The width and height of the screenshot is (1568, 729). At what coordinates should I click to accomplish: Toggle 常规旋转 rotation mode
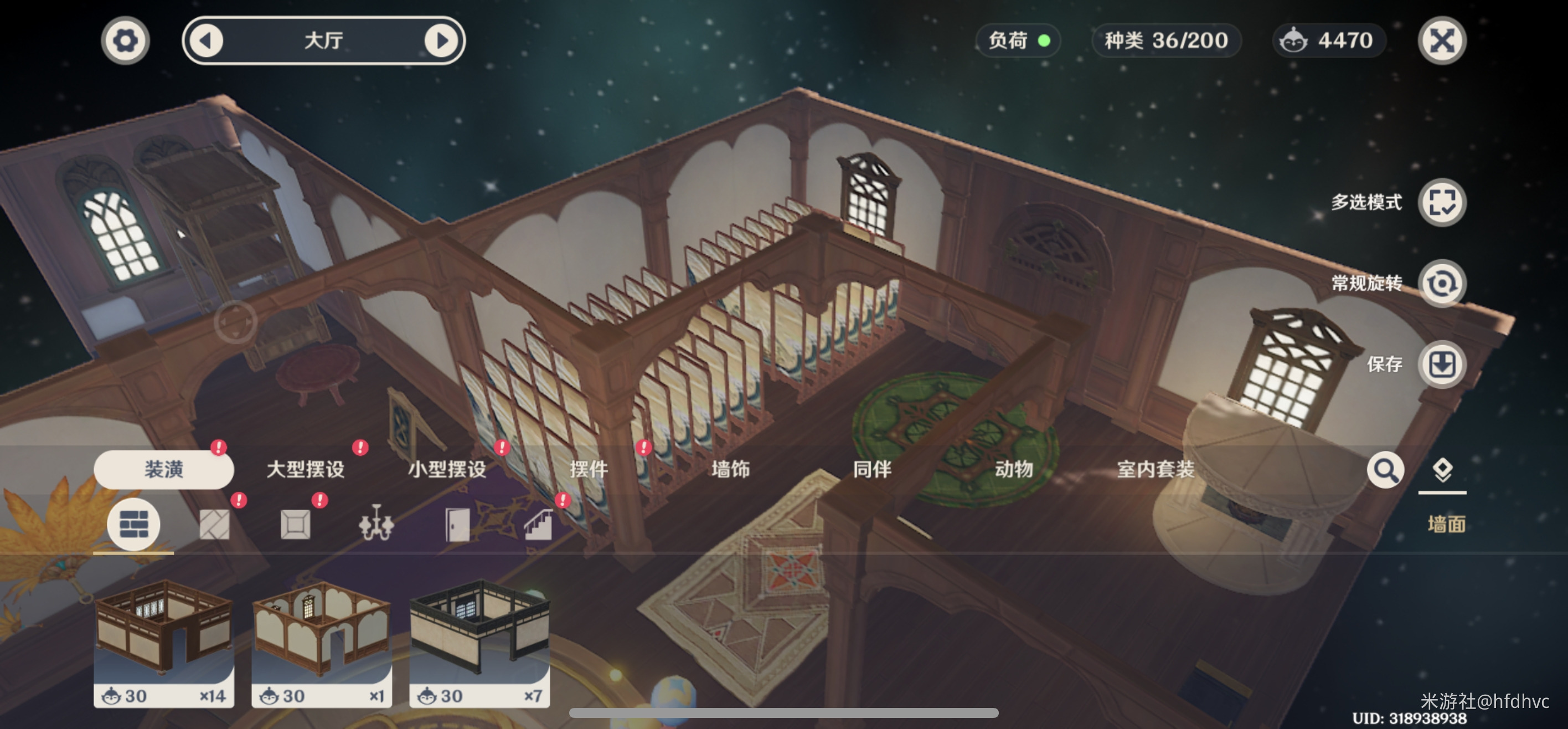click(x=1441, y=283)
